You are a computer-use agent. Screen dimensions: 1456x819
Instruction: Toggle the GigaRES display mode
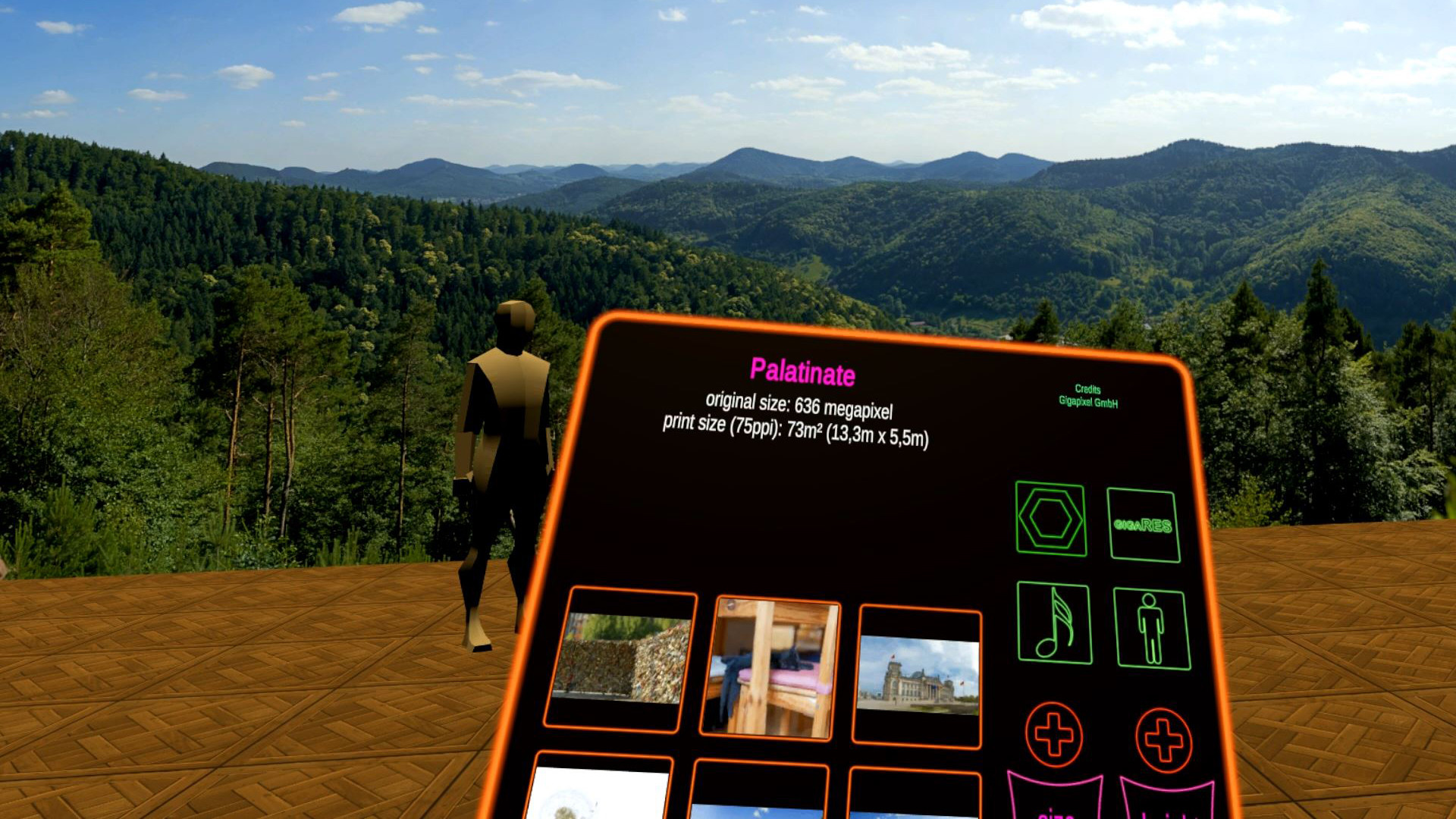coord(1145,523)
